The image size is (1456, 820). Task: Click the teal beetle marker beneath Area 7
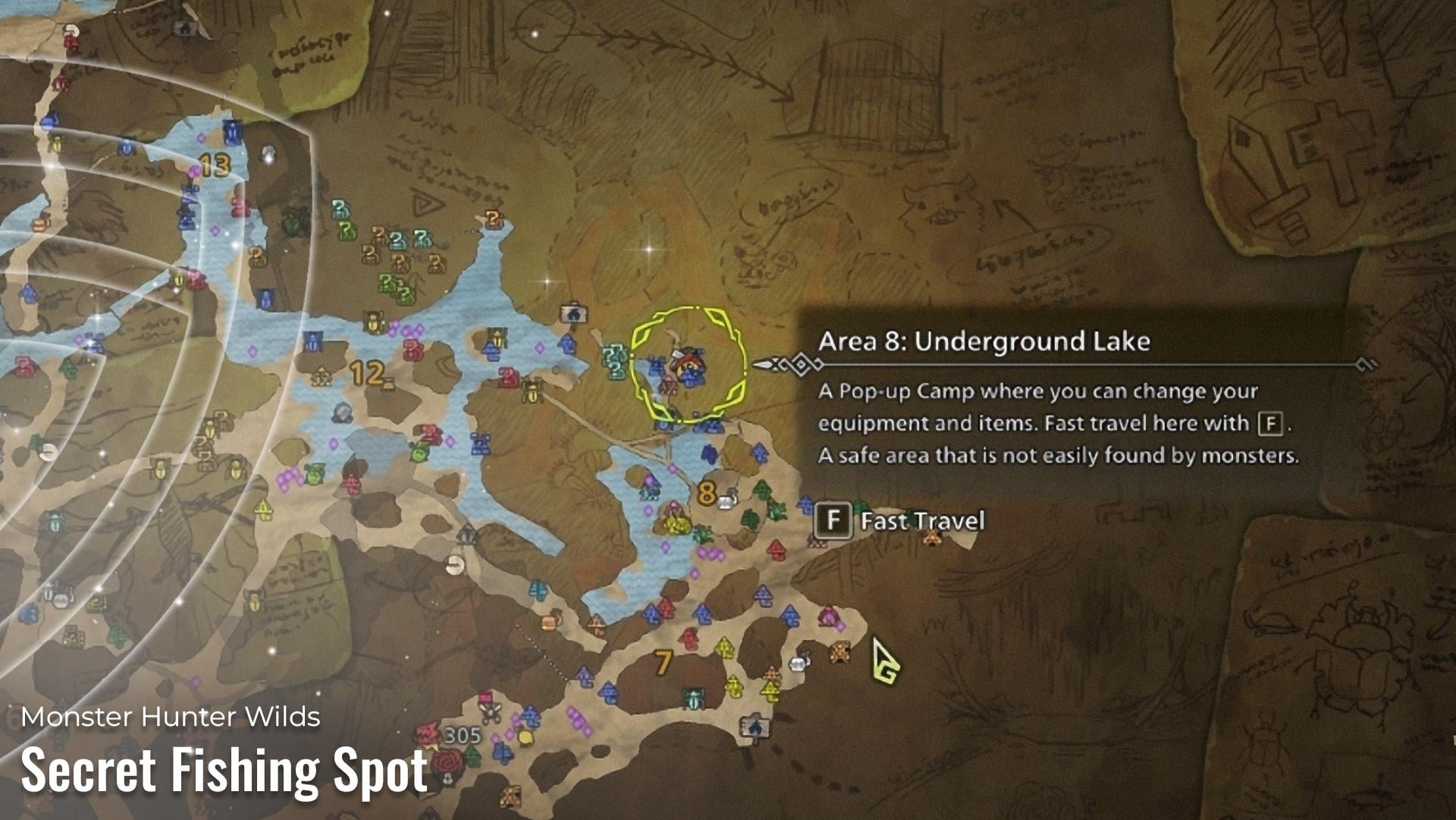tap(693, 698)
